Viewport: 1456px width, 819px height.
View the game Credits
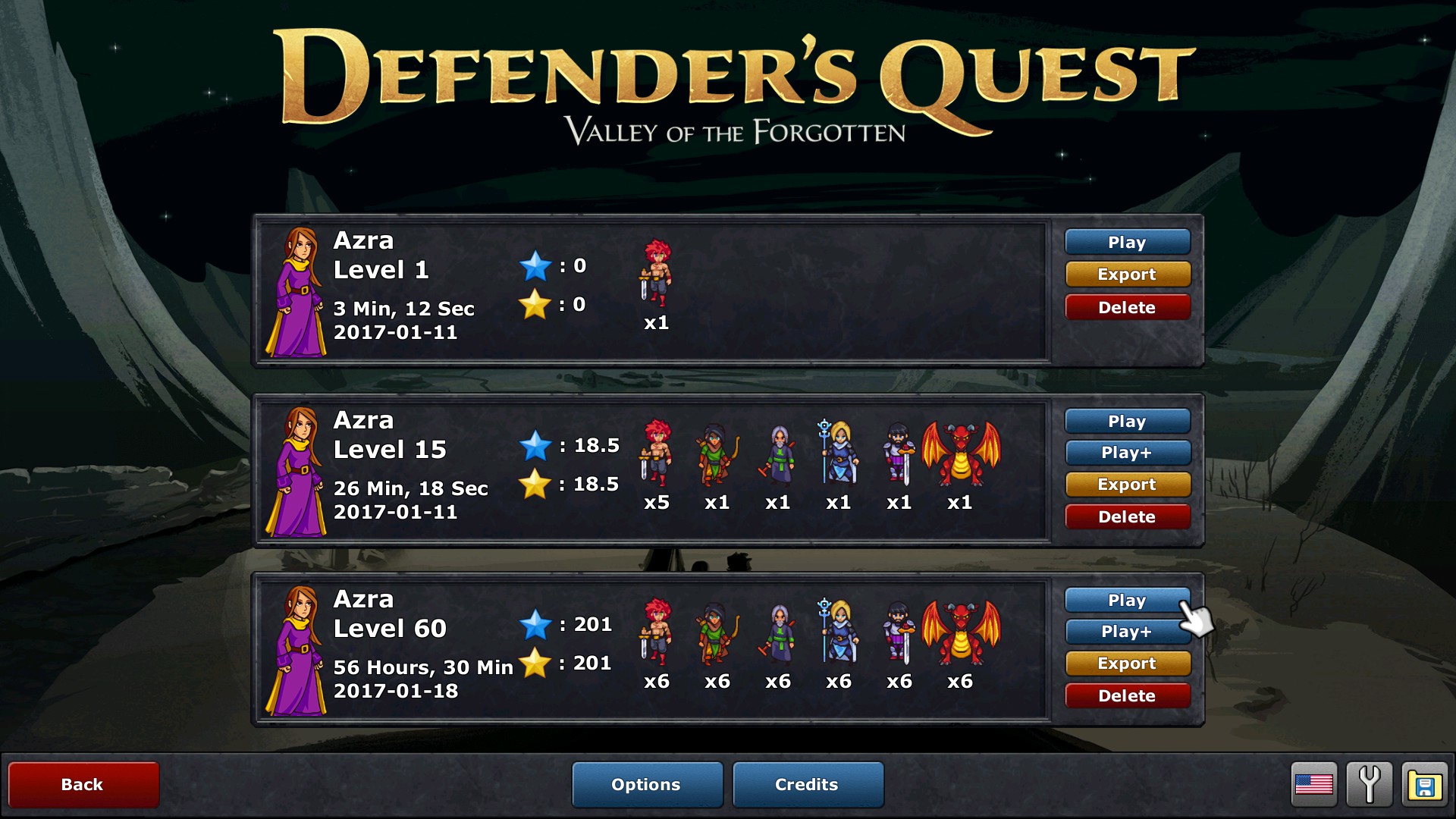[807, 784]
